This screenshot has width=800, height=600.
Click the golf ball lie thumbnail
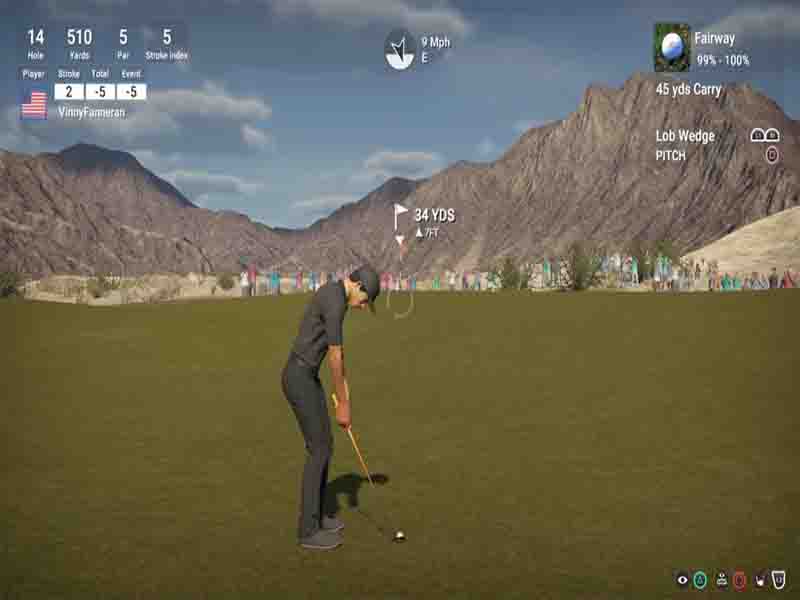(671, 47)
